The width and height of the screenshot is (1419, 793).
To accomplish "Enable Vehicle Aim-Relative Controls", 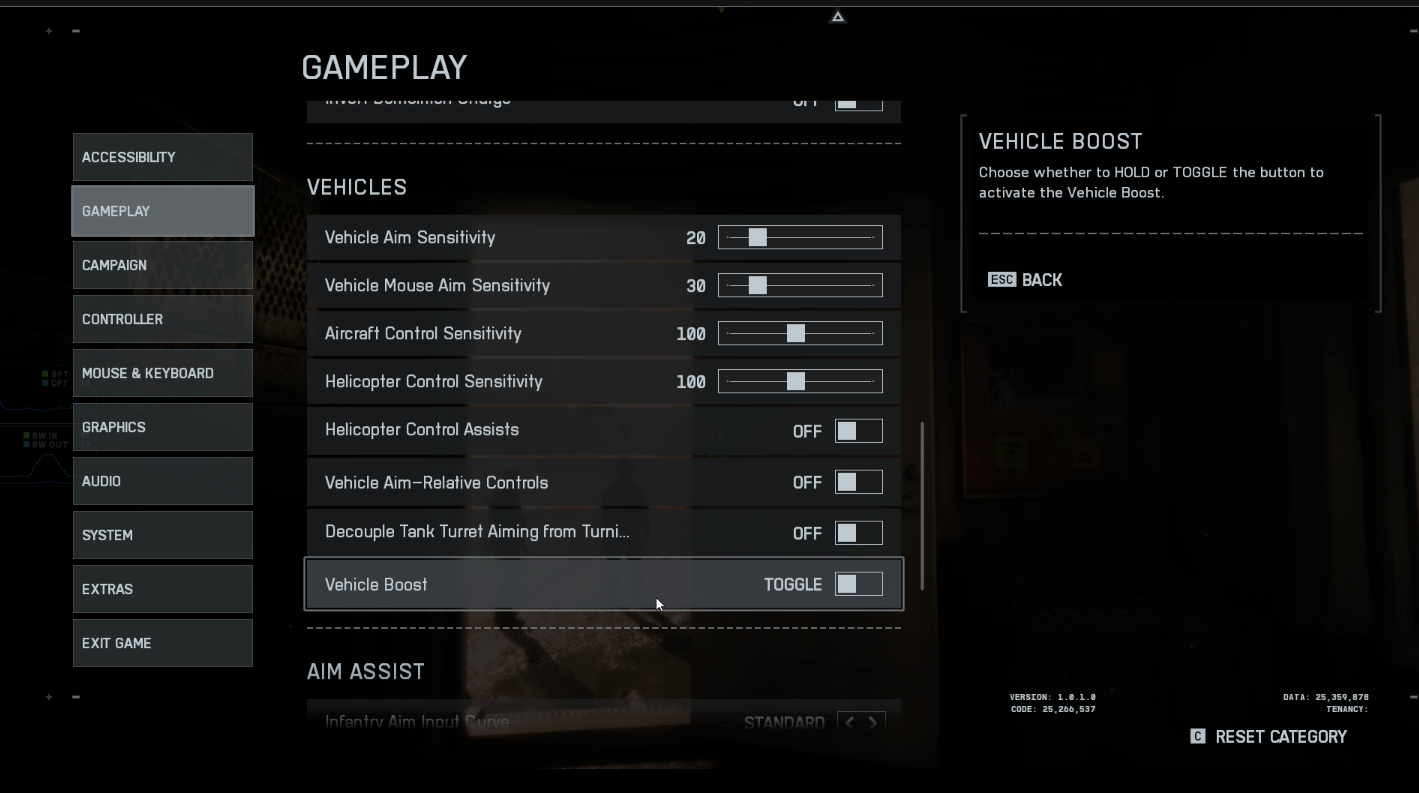I will tap(858, 482).
